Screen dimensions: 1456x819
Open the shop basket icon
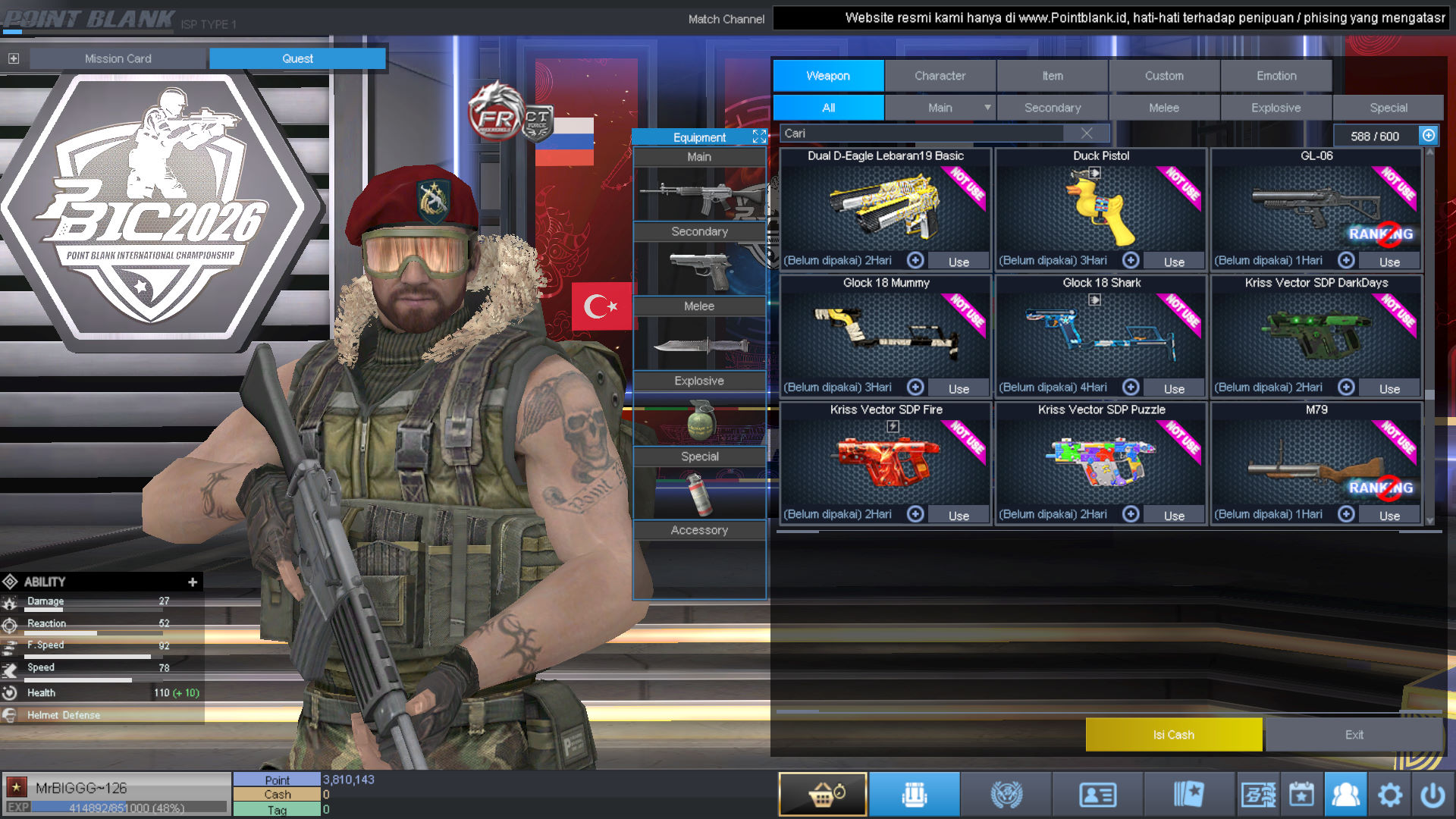click(823, 795)
